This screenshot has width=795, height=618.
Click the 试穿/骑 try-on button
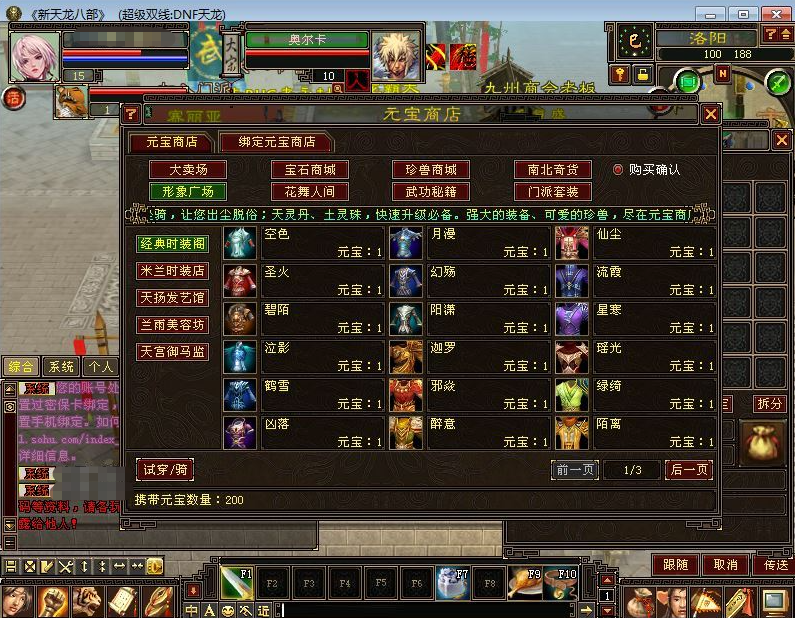coord(165,470)
